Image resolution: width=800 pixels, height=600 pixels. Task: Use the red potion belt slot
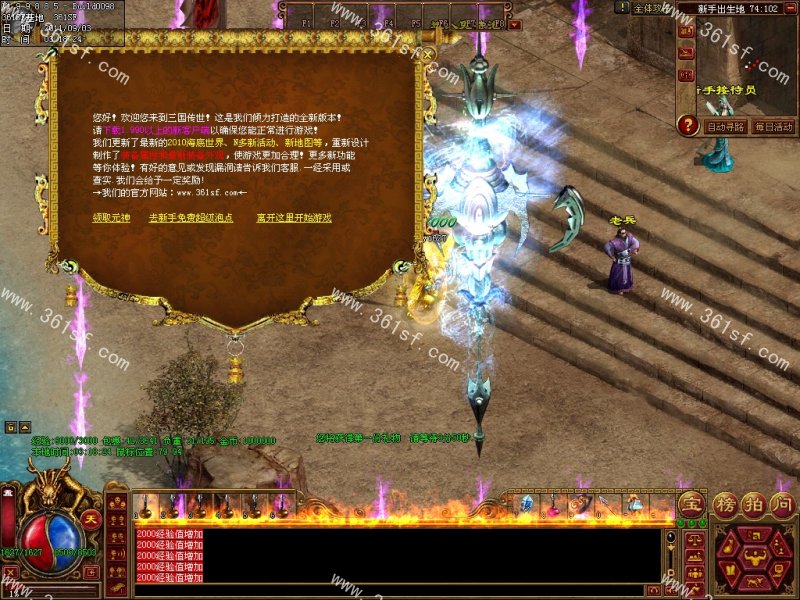tap(551, 507)
